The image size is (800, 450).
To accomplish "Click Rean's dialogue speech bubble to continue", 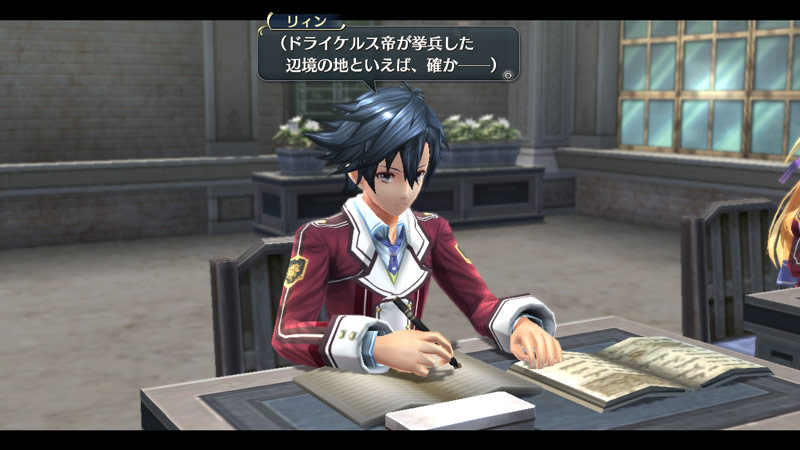I will pos(388,54).
